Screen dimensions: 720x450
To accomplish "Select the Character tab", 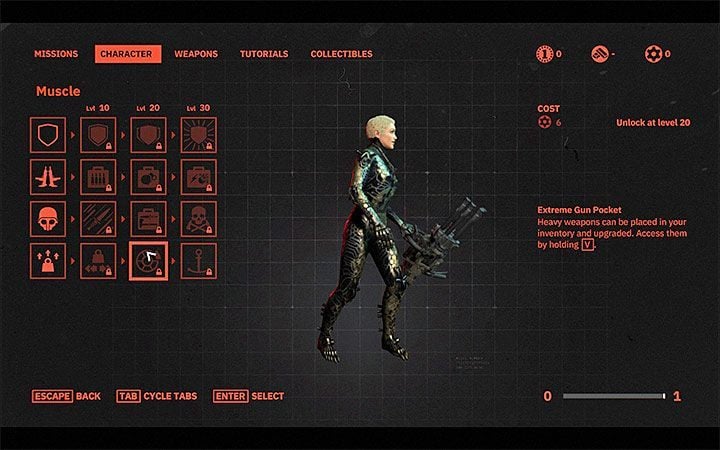I will pos(128,54).
